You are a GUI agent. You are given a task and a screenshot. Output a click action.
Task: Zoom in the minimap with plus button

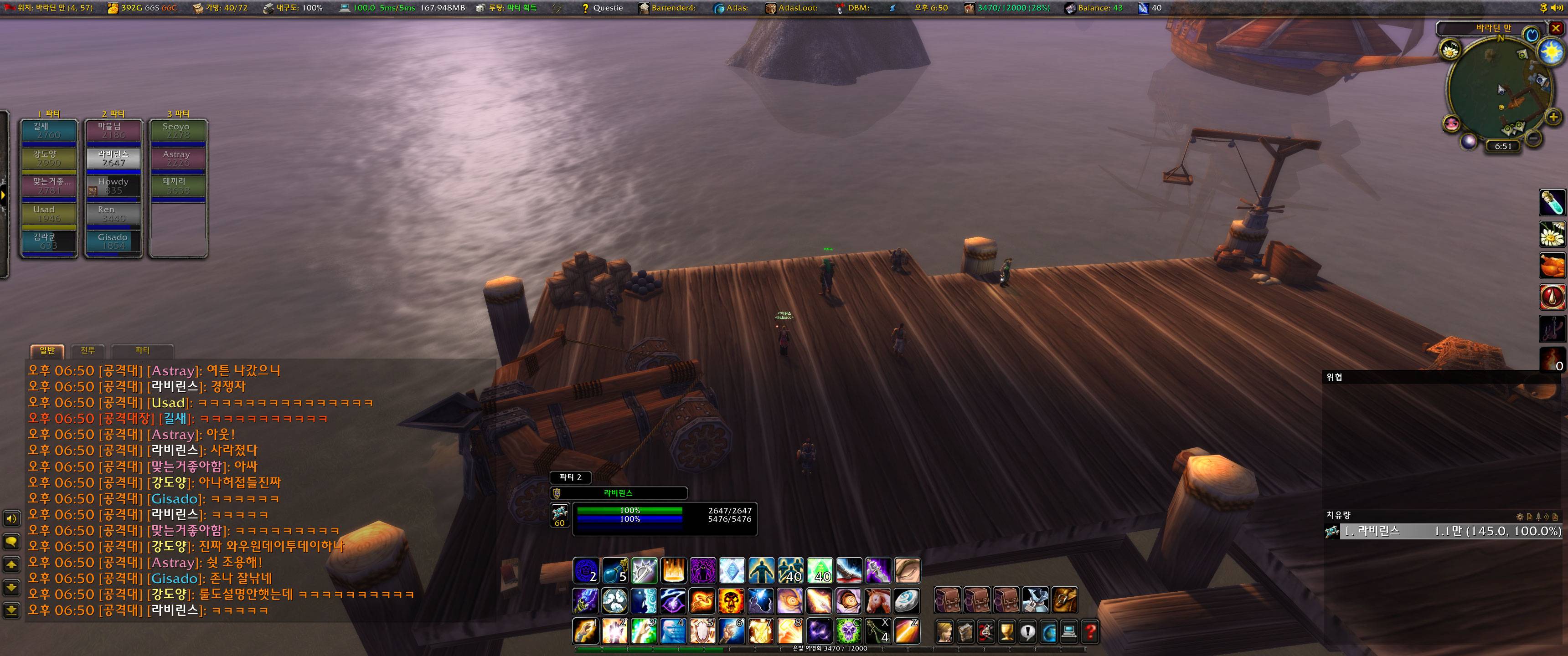coord(1553,117)
